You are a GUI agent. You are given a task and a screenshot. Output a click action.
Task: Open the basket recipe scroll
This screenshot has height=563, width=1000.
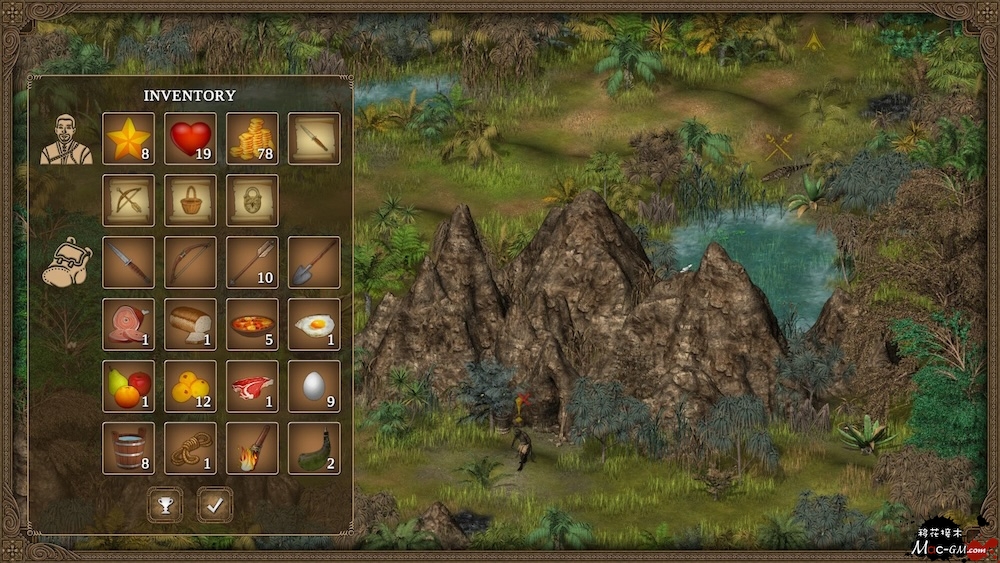pyautogui.click(x=191, y=200)
